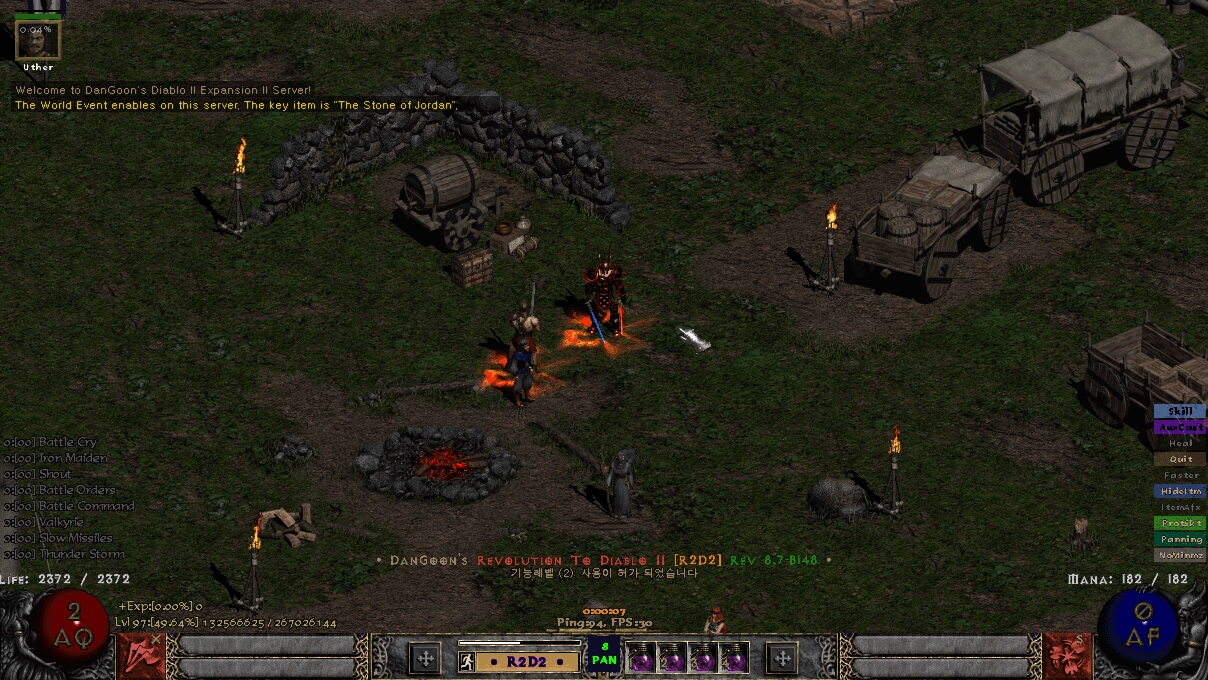The width and height of the screenshot is (1208, 680).
Task: Click the Uther mercenary portrait
Action: 38,40
